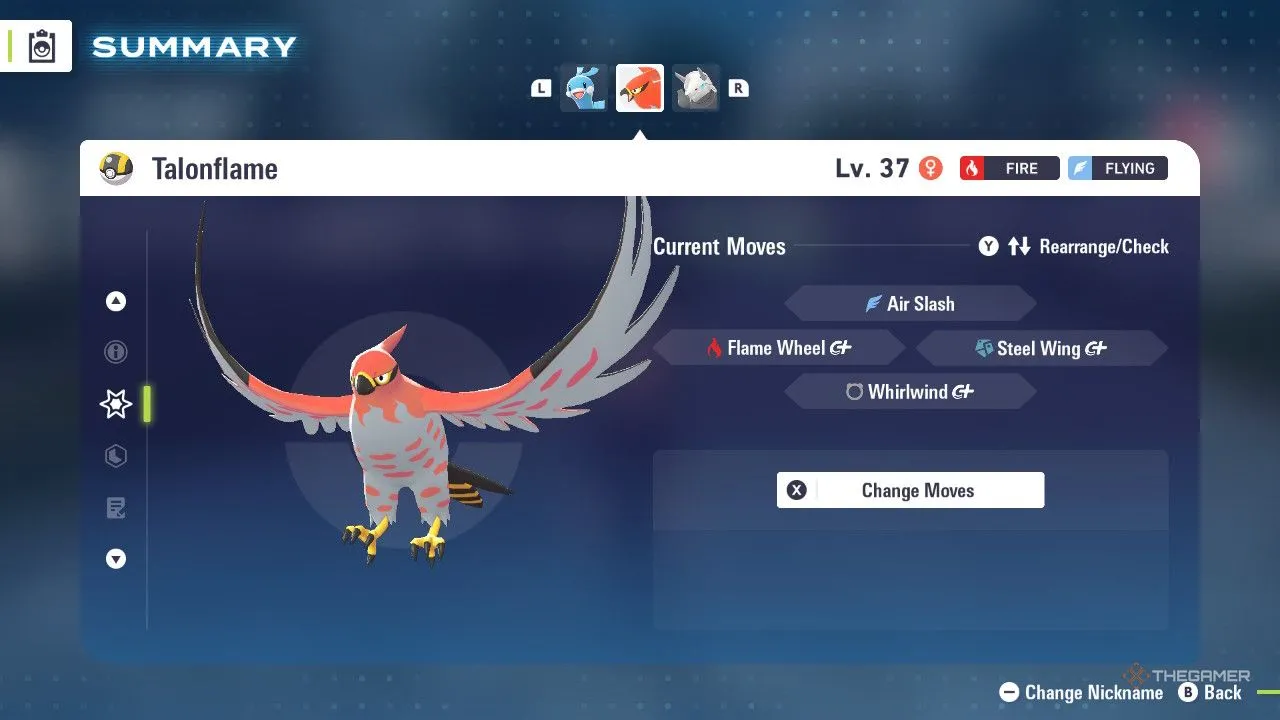Select the up arrow atop the sidebar
The width and height of the screenshot is (1280, 720).
[x=115, y=300]
